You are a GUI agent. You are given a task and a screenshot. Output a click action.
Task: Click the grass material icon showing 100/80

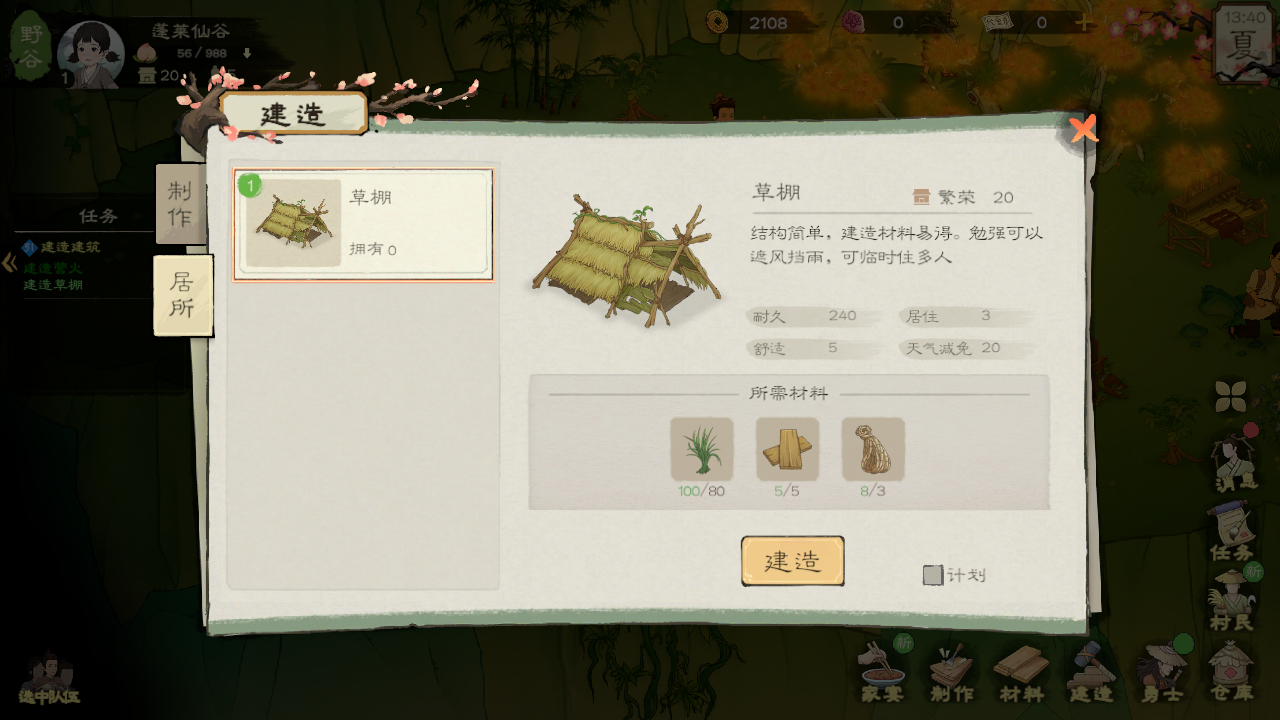(x=700, y=450)
